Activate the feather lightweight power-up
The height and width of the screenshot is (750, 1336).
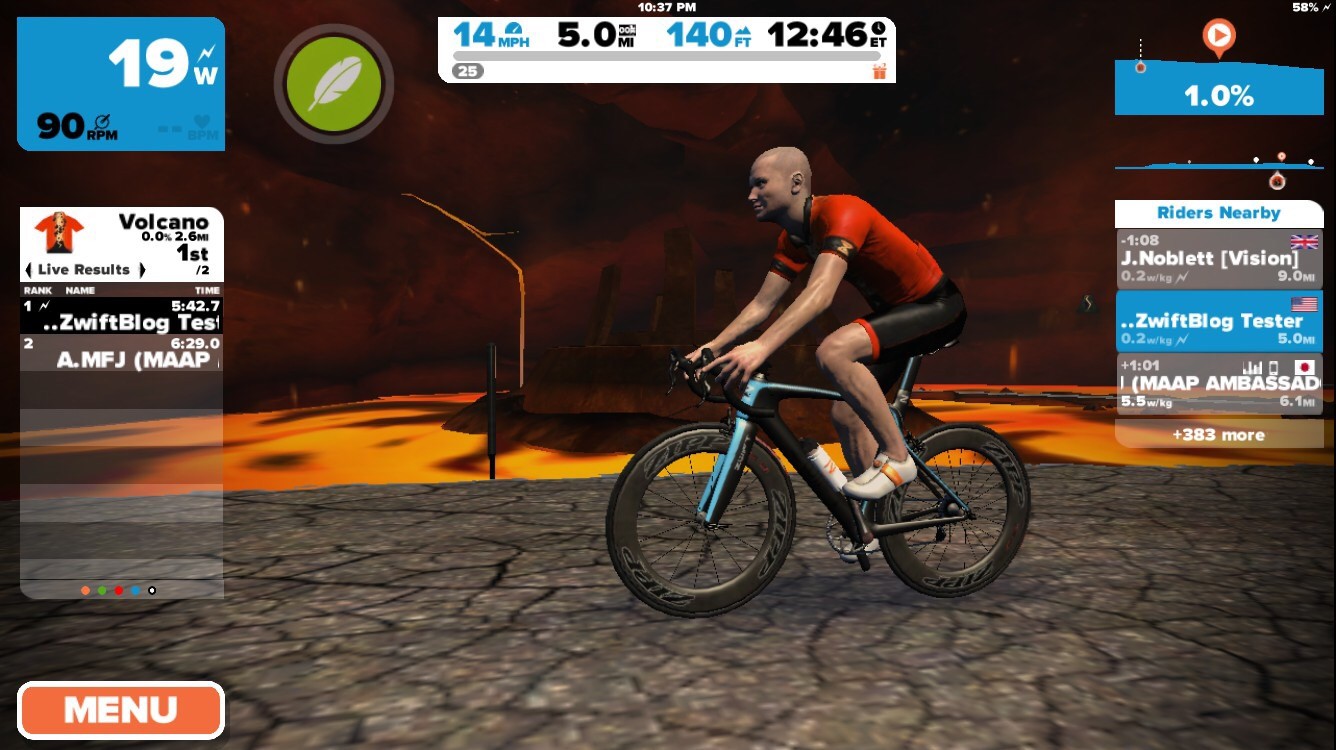pyautogui.click(x=334, y=84)
